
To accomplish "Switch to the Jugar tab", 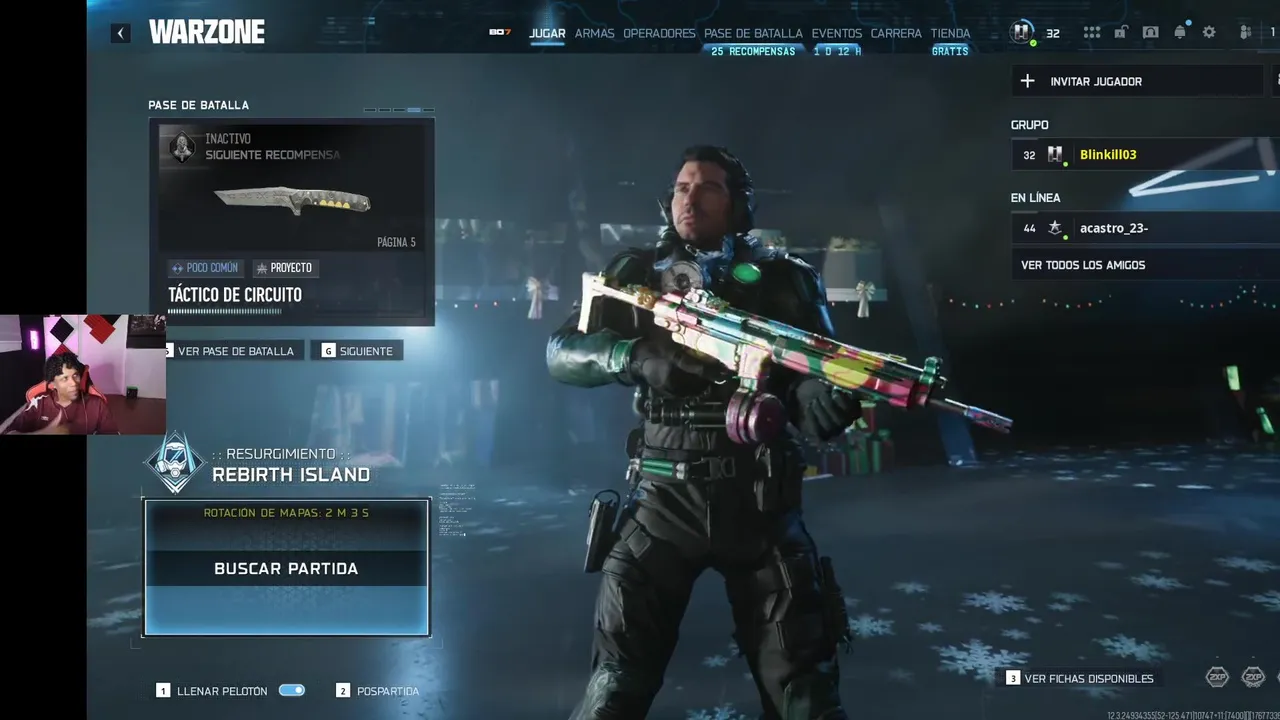I will [547, 33].
